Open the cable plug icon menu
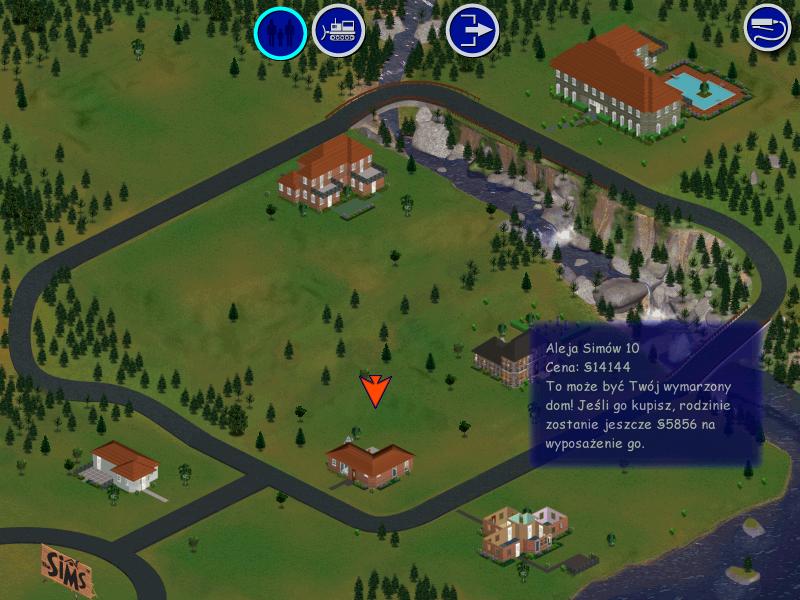Viewport: 800px width, 600px height. 767,27
